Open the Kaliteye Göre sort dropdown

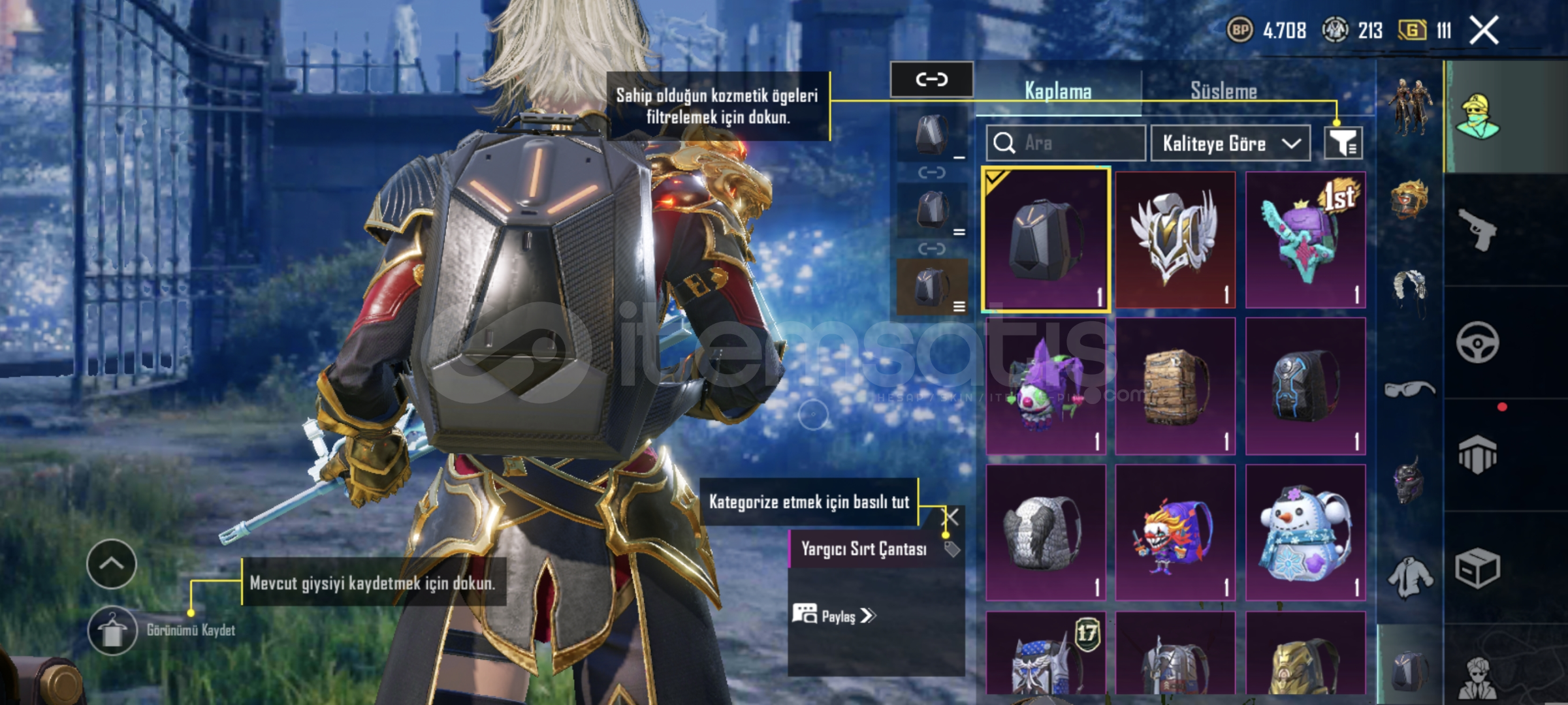click(1230, 143)
